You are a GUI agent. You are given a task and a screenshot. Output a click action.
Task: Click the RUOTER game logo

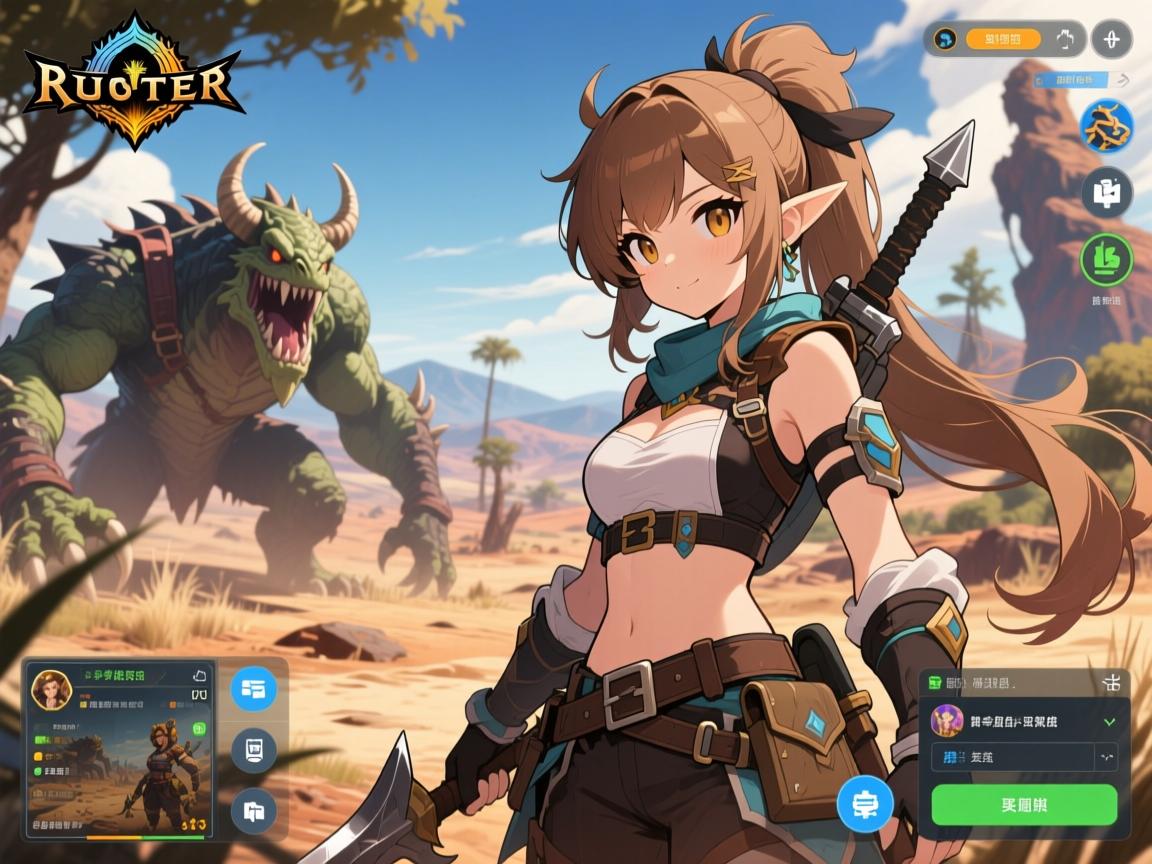(133, 82)
